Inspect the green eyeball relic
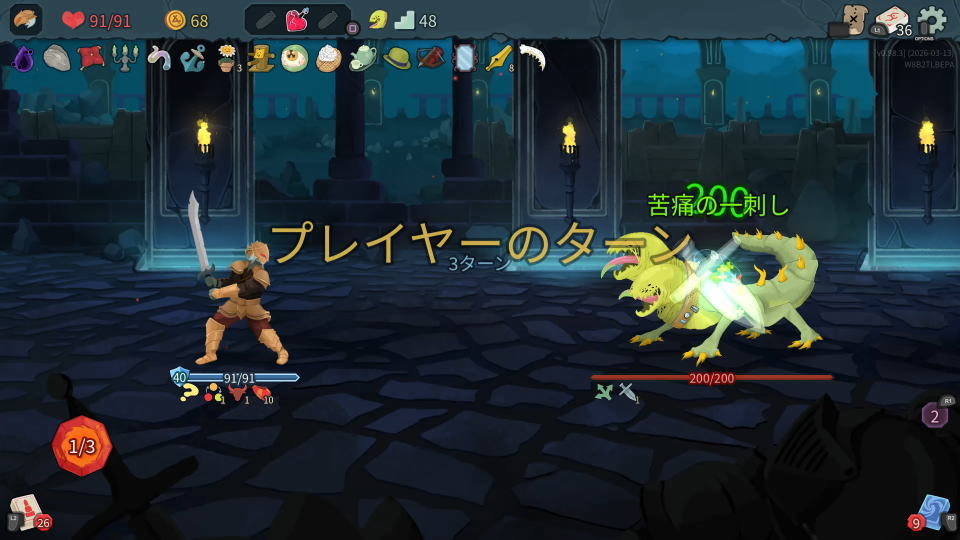Viewport: 960px width, 540px height. (294, 58)
